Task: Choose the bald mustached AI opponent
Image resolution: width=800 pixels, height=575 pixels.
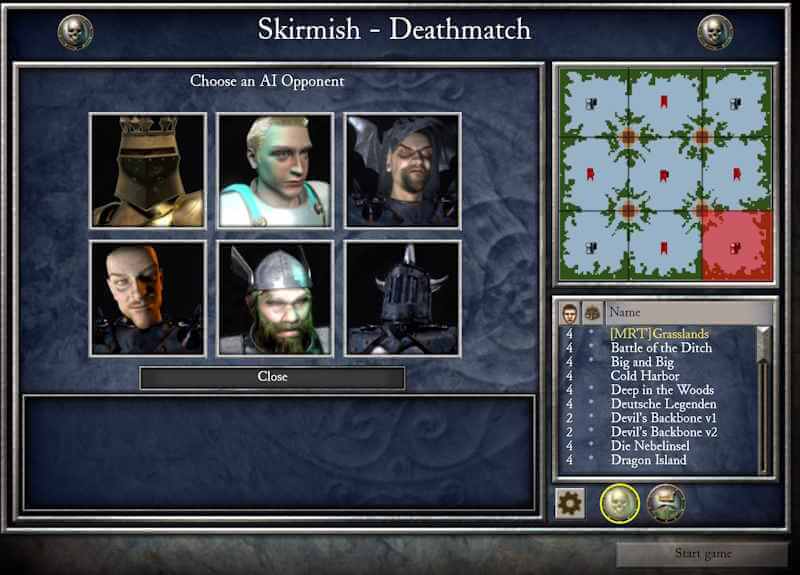Action: [x=148, y=298]
